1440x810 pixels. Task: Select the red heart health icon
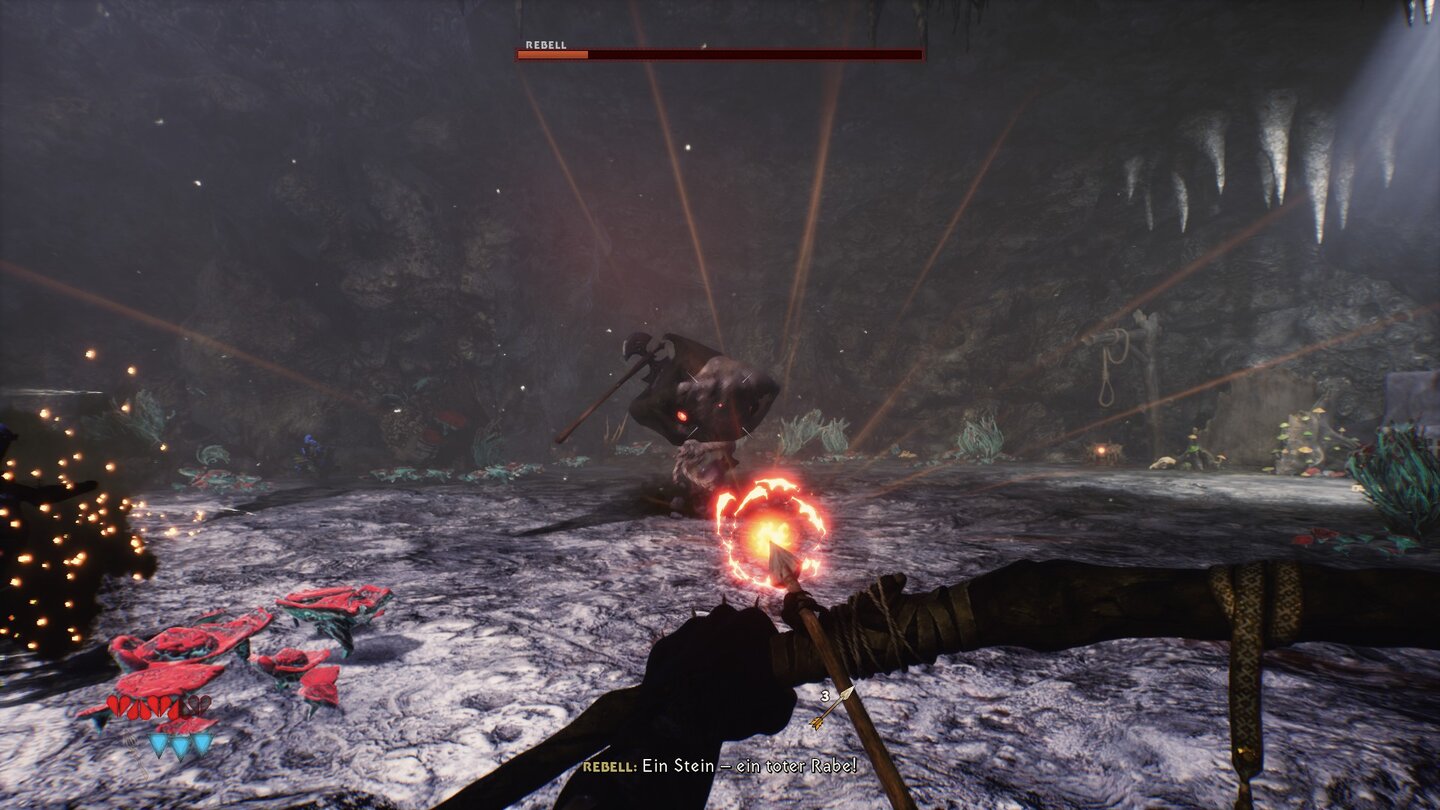pos(117,705)
